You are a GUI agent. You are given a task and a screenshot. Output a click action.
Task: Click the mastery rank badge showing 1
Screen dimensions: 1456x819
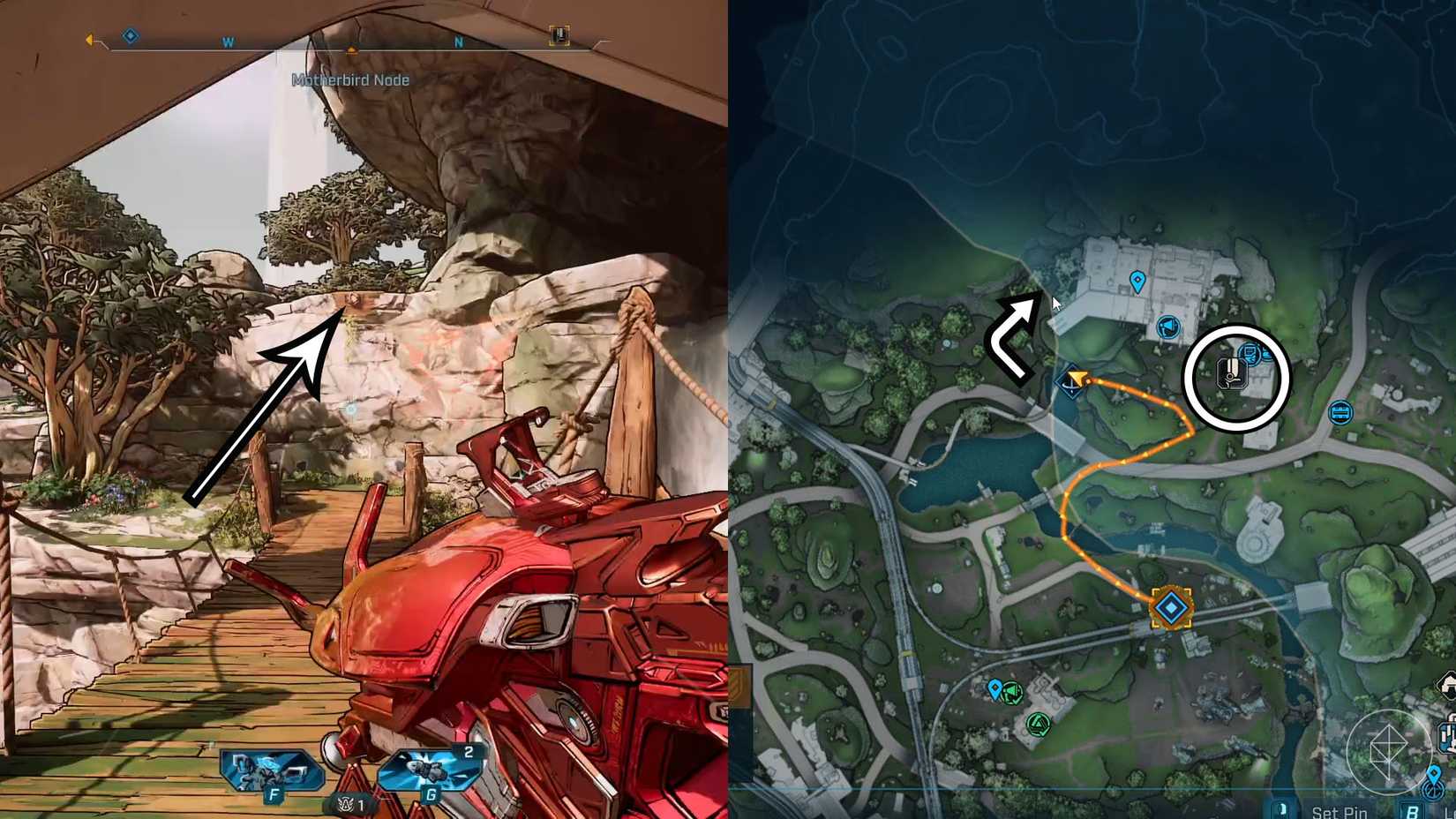tap(352, 804)
